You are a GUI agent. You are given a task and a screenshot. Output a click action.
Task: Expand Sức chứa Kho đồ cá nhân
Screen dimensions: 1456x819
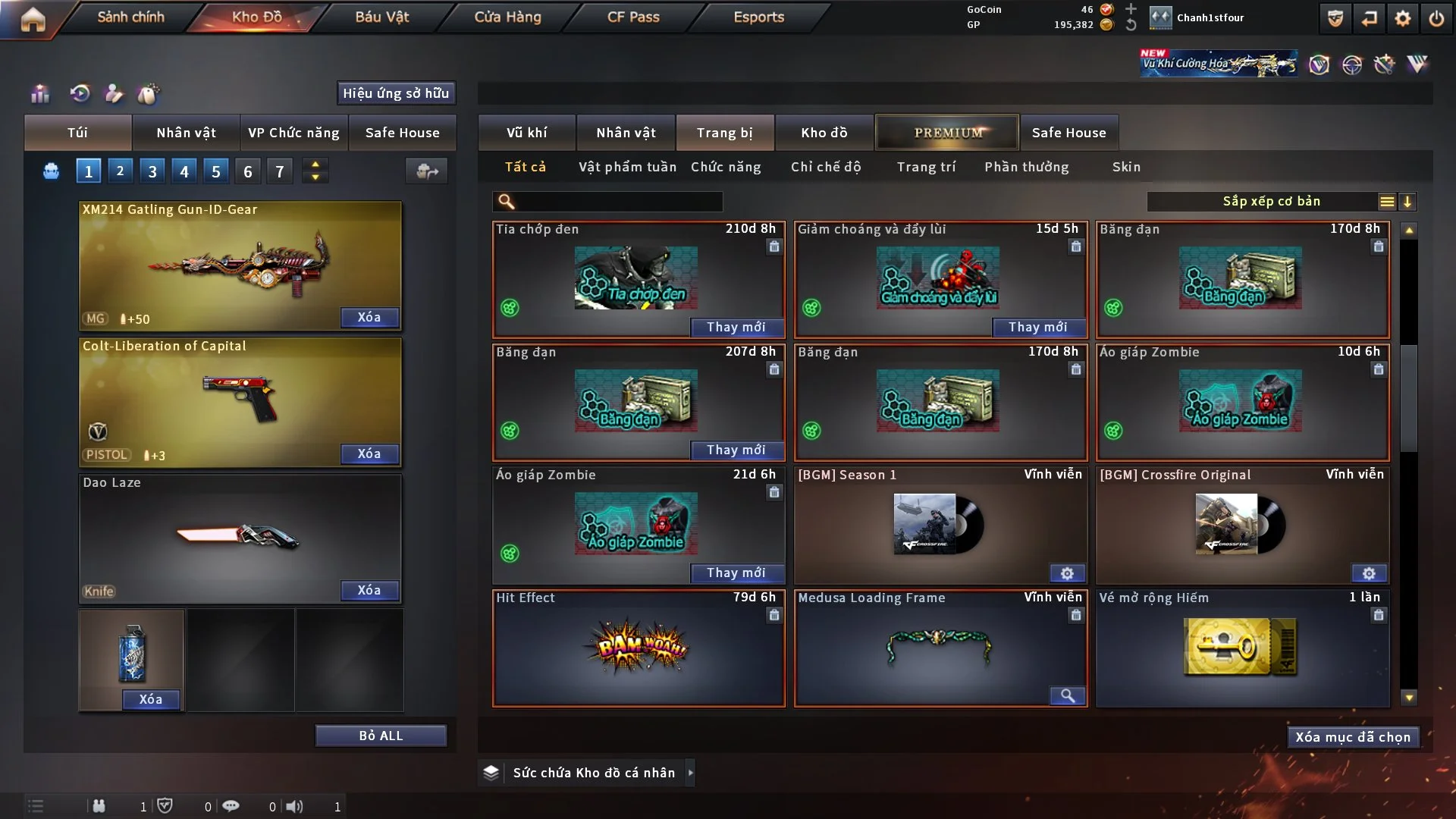[690, 773]
